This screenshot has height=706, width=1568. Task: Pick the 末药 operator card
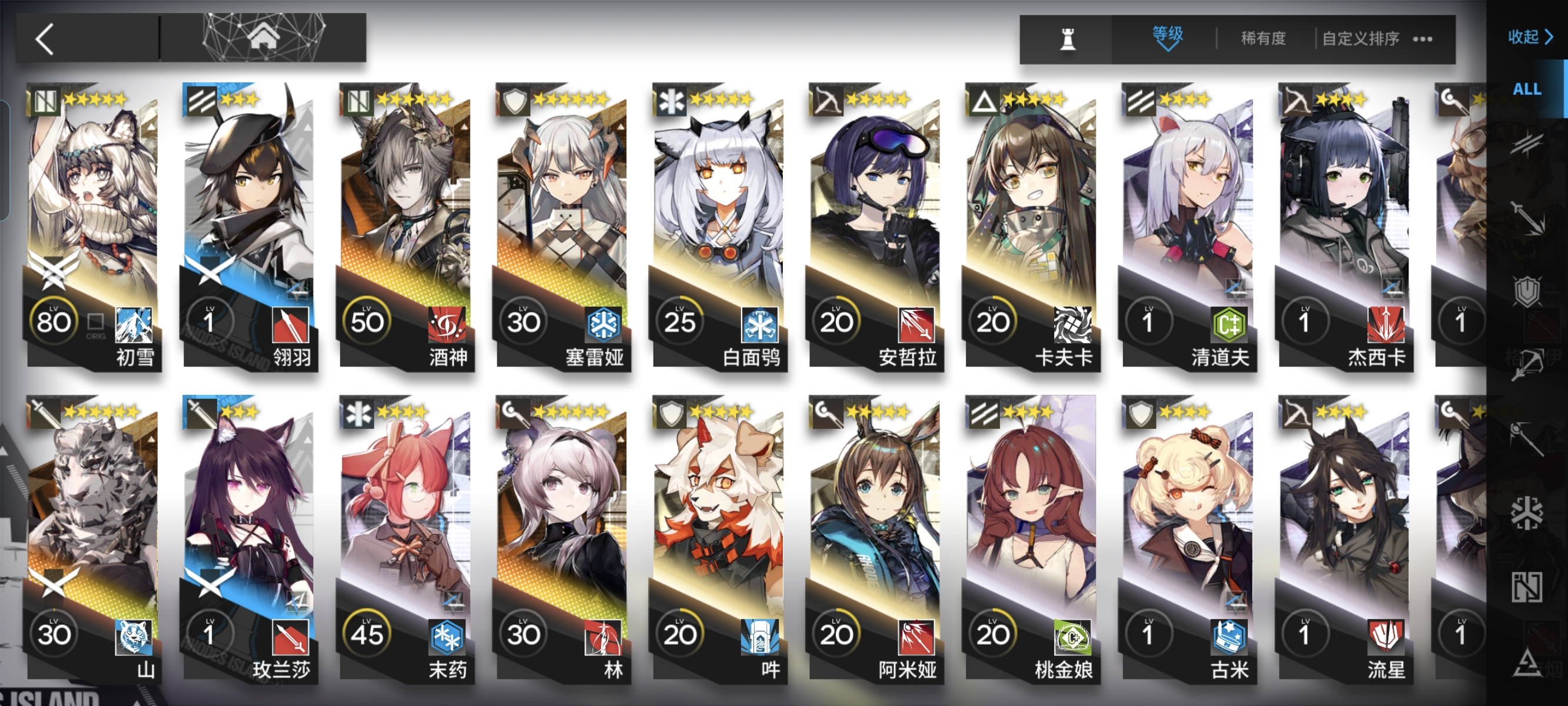point(406,539)
